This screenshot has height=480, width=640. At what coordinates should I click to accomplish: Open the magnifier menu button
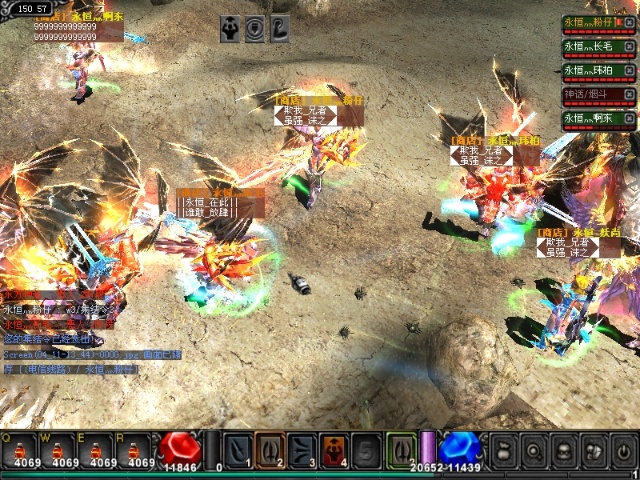[x=535, y=451]
